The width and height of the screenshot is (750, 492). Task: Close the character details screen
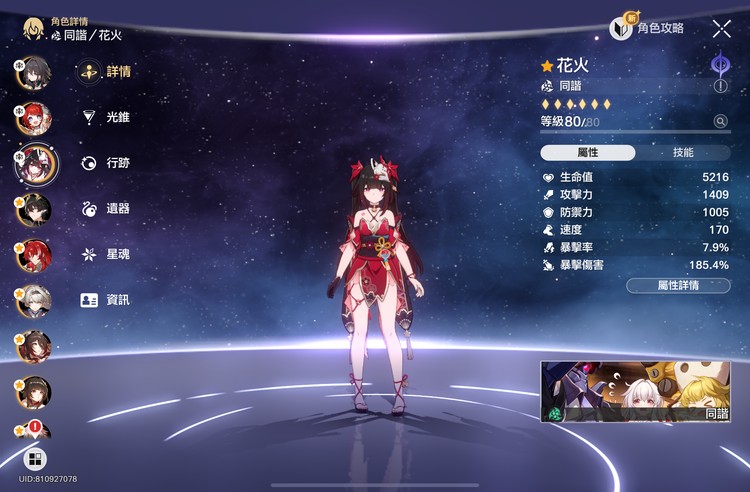pyautogui.click(x=721, y=29)
